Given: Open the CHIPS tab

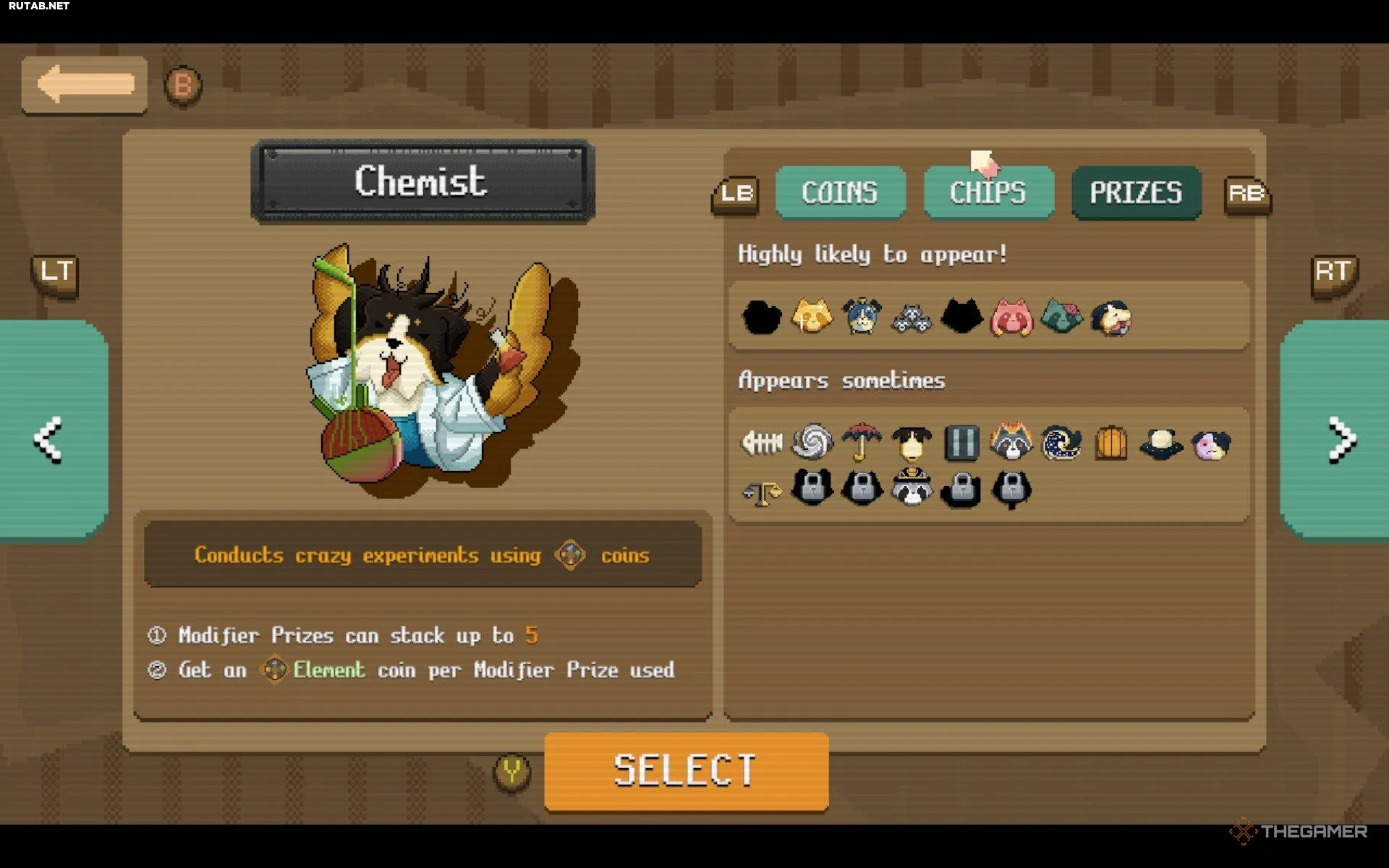Looking at the screenshot, I should [x=988, y=192].
